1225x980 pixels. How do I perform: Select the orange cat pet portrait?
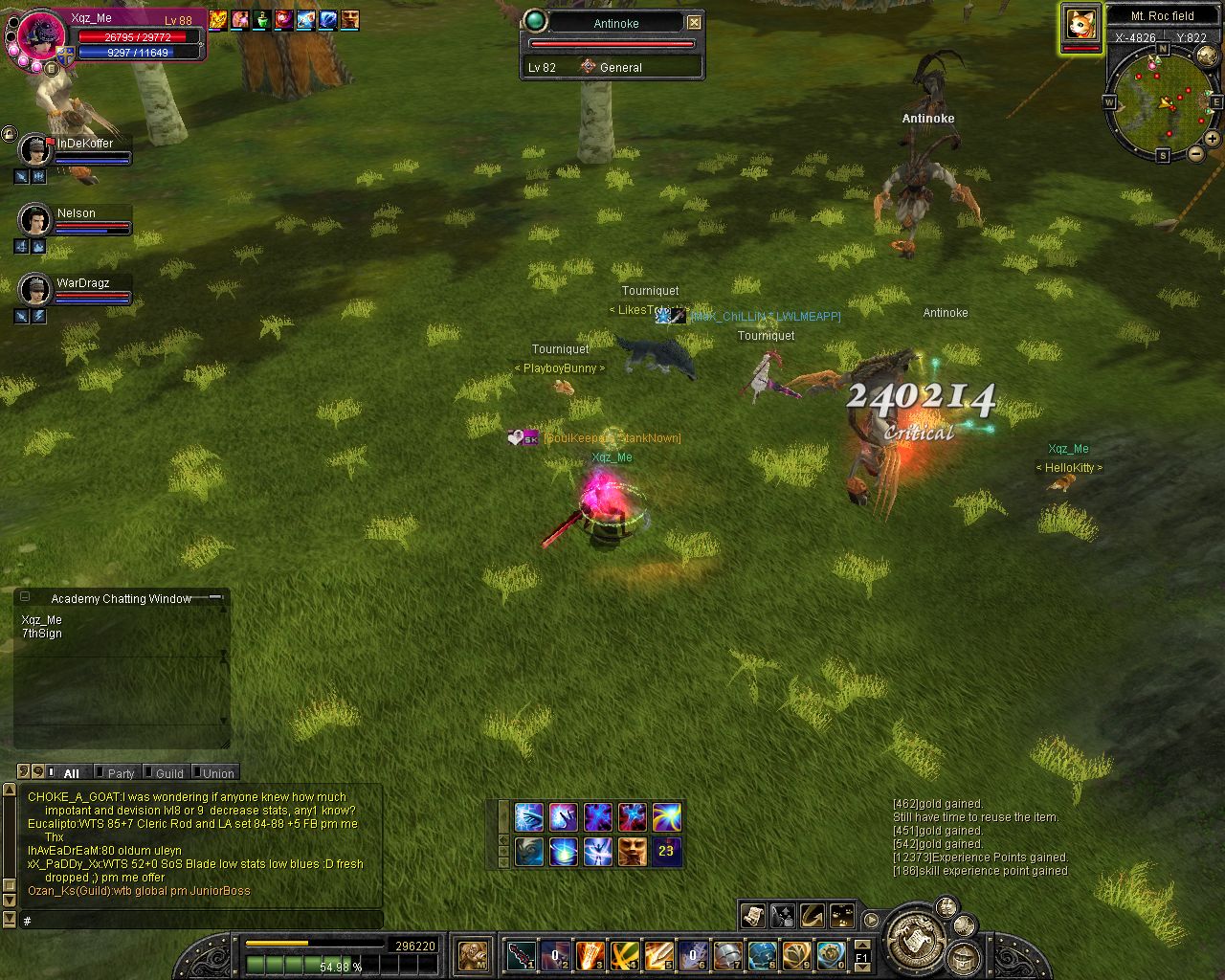1080,23
